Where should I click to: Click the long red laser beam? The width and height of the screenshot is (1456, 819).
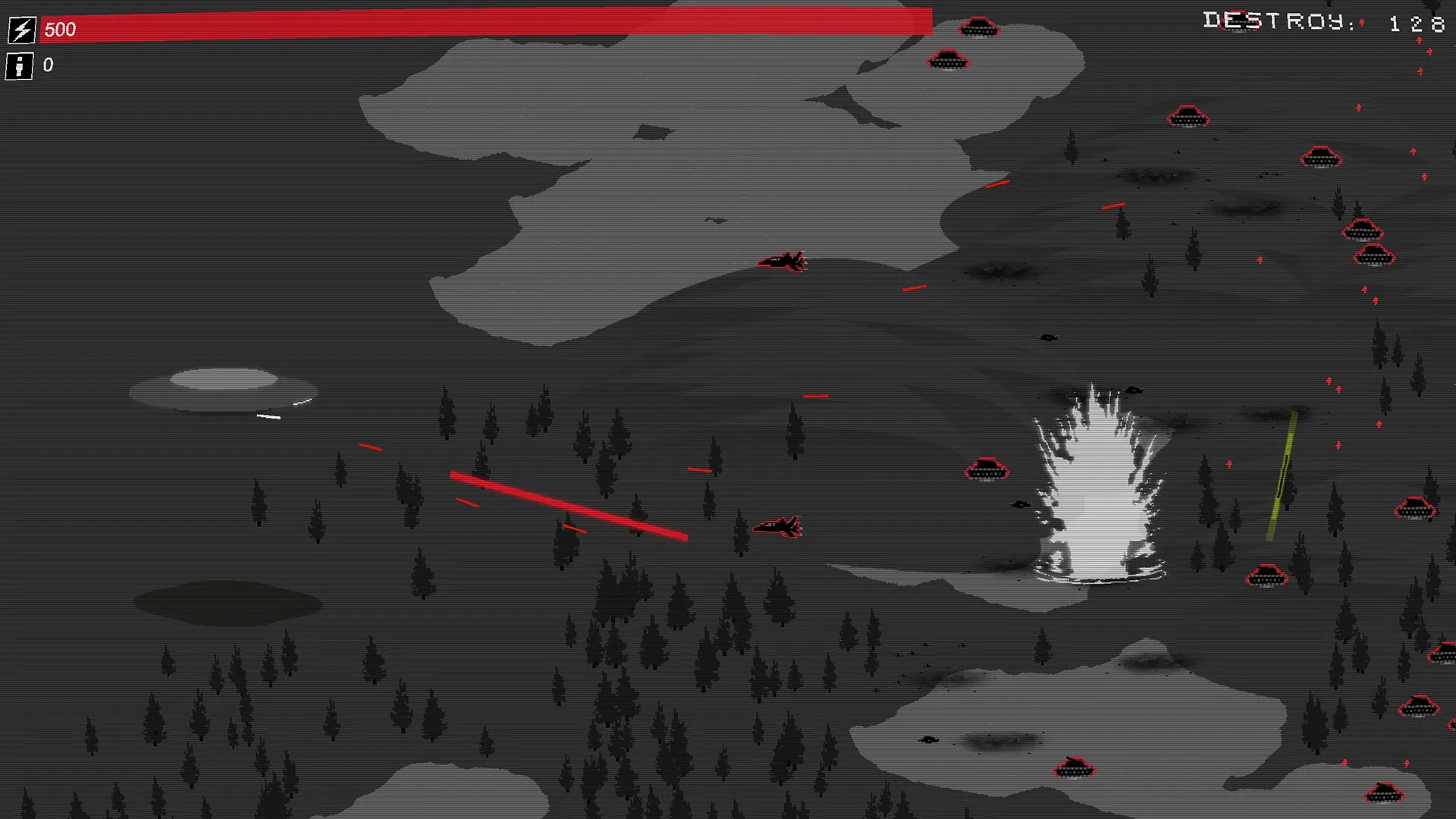(569, 504)
